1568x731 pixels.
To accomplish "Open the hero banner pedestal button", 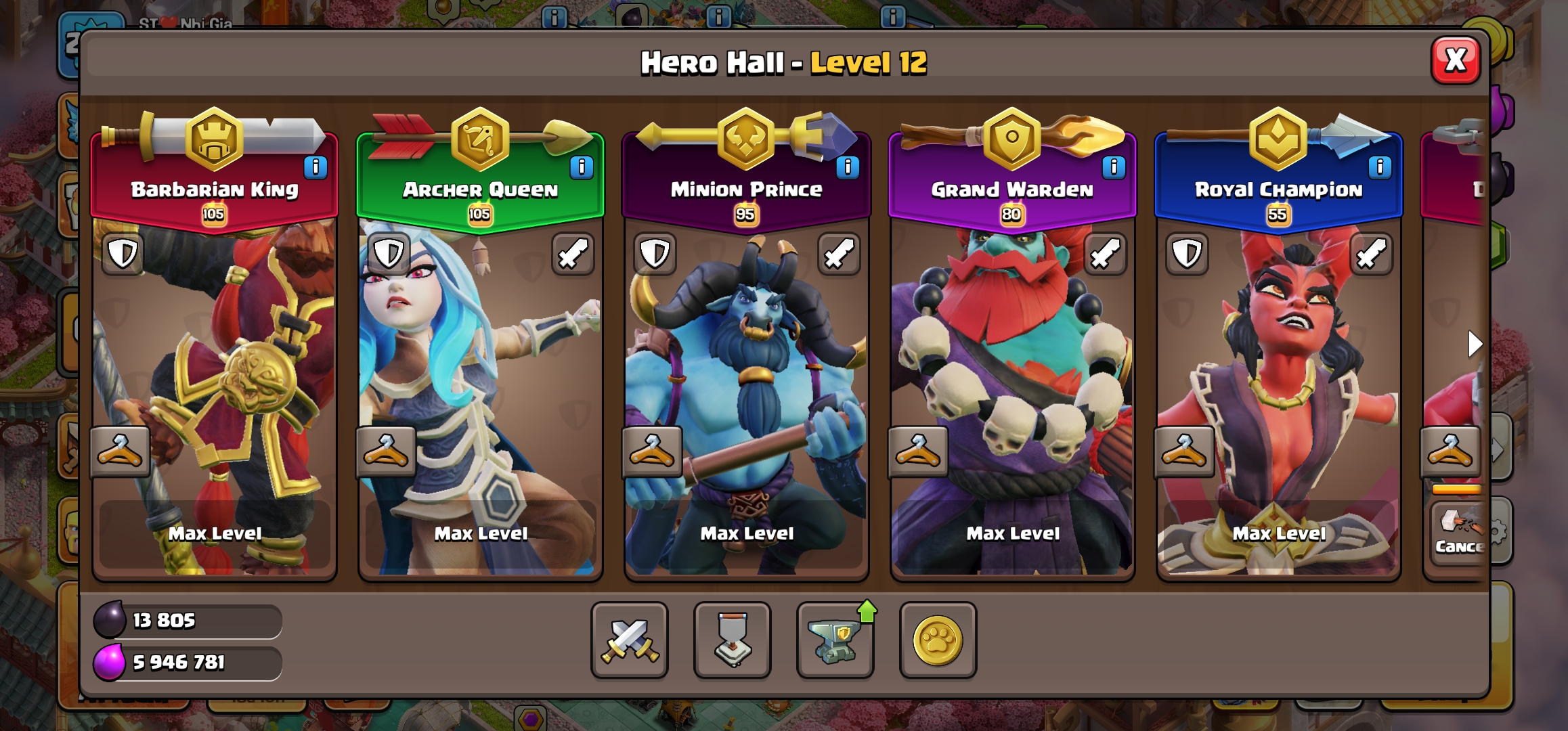I will point(732,640).
